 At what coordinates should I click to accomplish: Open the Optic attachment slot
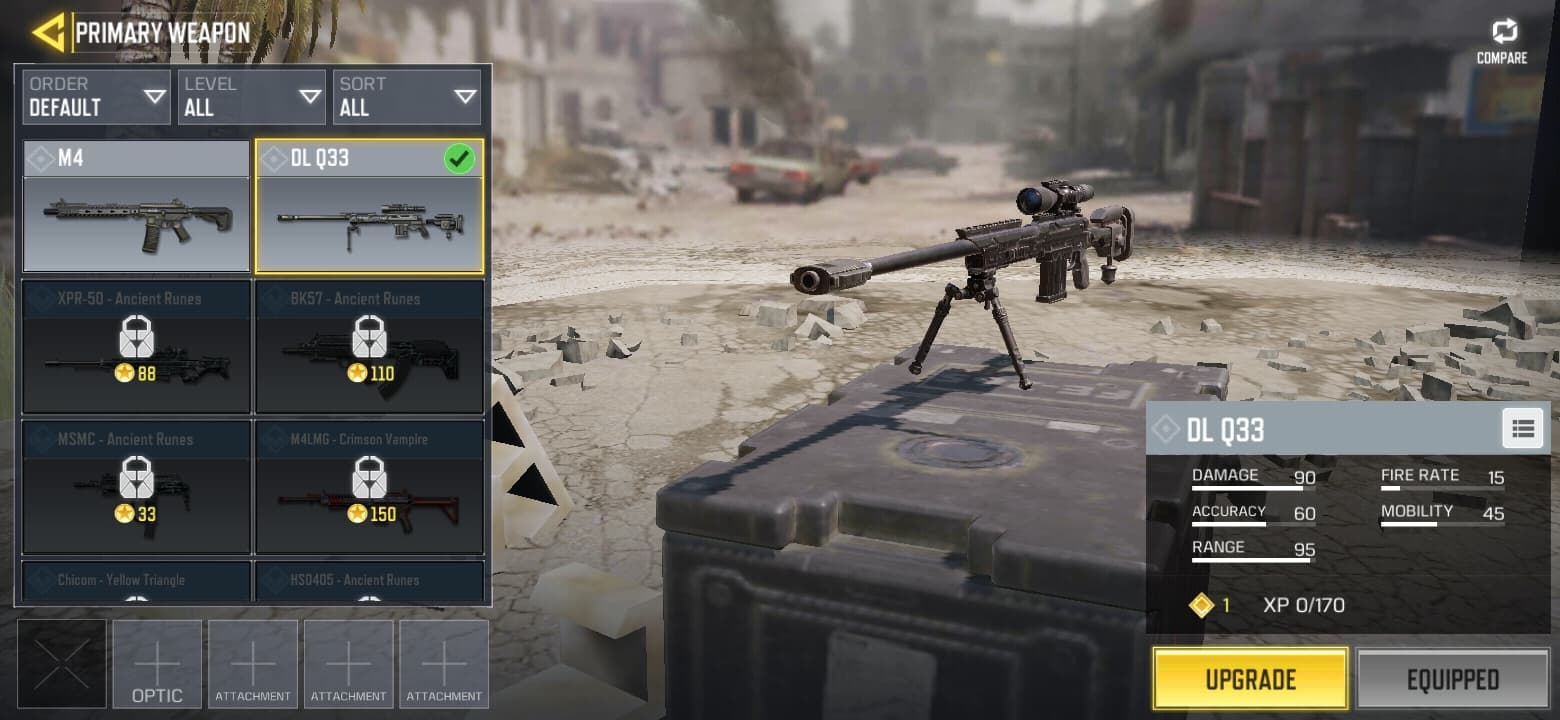(157, 664)
